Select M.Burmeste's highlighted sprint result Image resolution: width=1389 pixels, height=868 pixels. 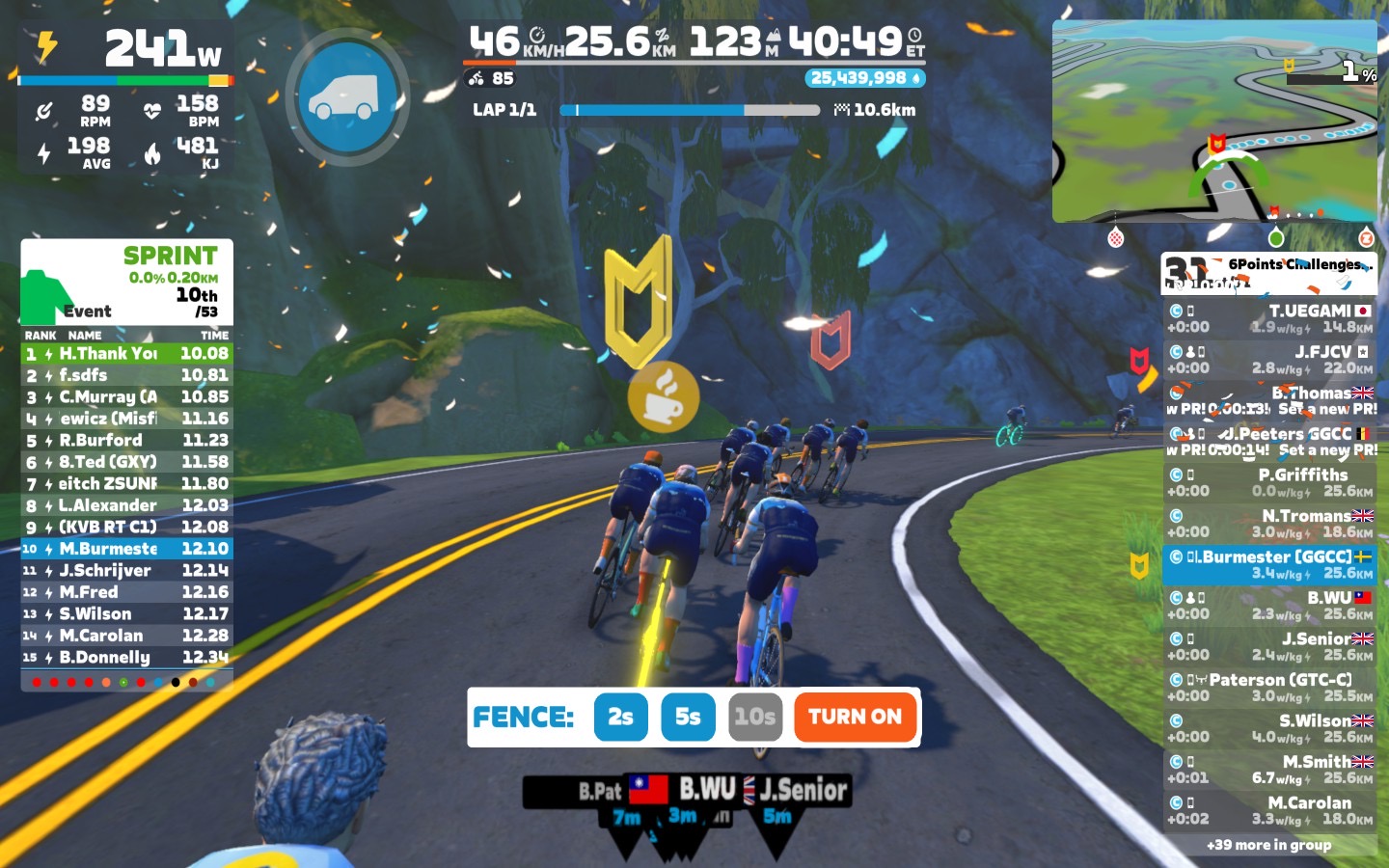pyautogui.click(x=126, y=549)
